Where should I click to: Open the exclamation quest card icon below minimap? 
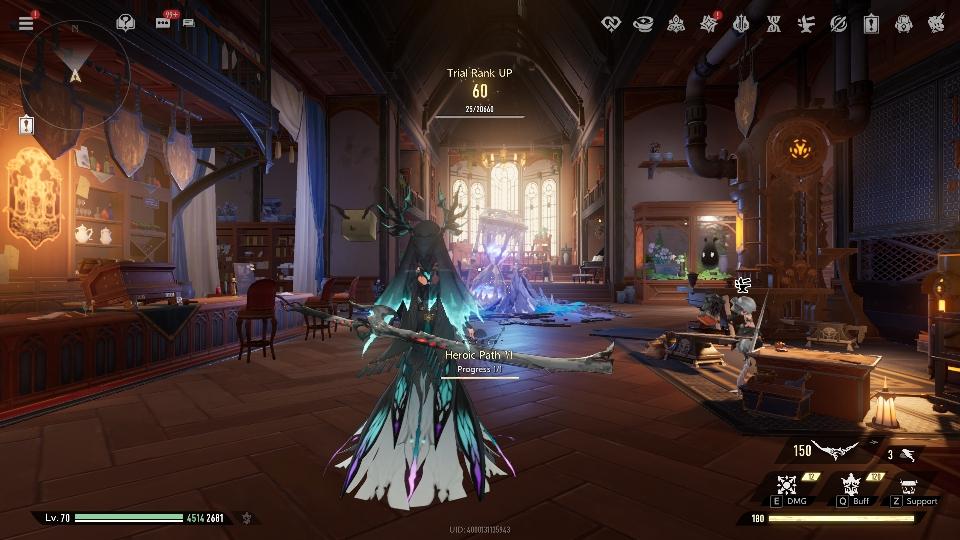(26, 124)
